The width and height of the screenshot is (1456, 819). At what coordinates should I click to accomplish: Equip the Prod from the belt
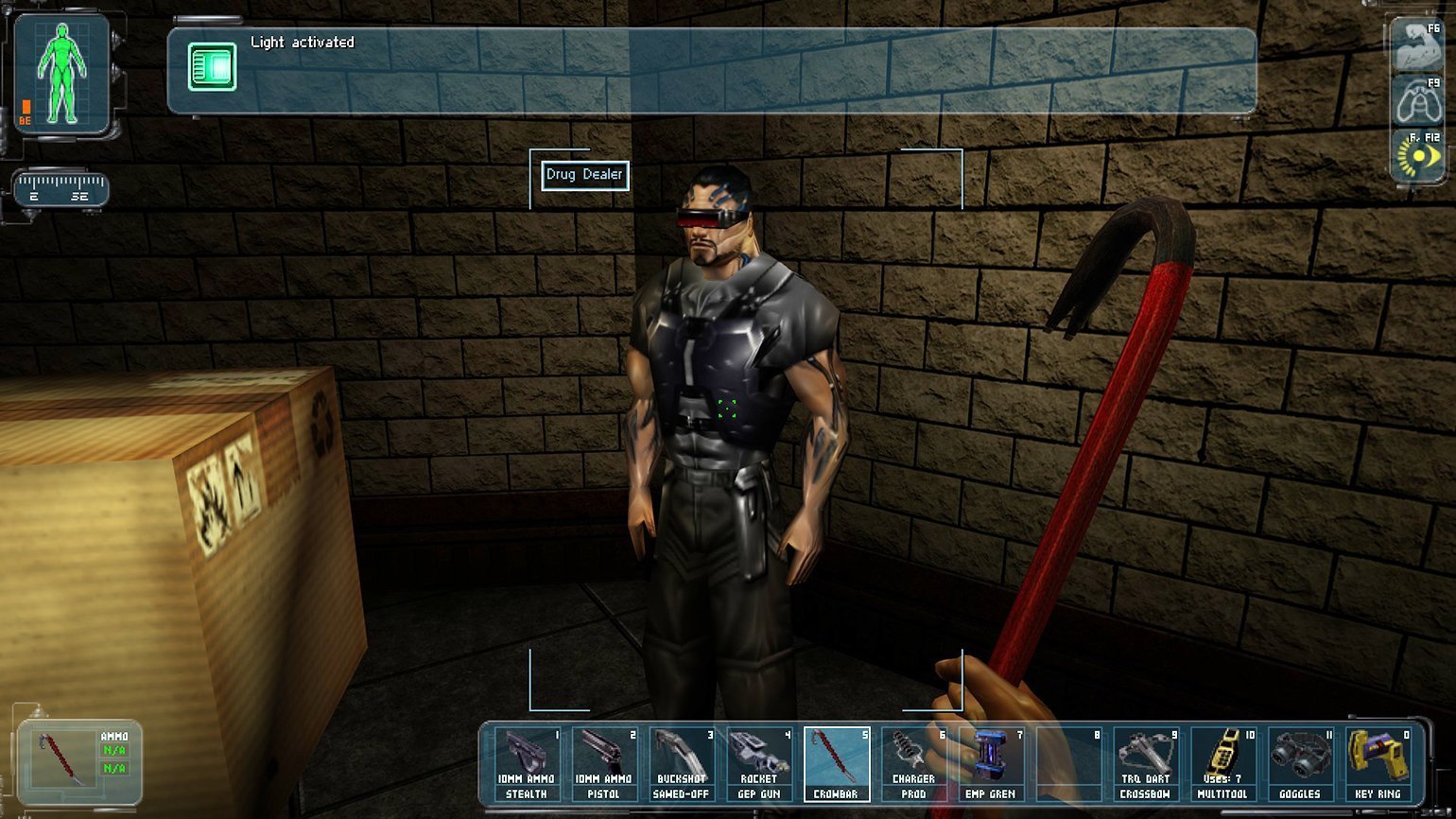click(913, 764)
